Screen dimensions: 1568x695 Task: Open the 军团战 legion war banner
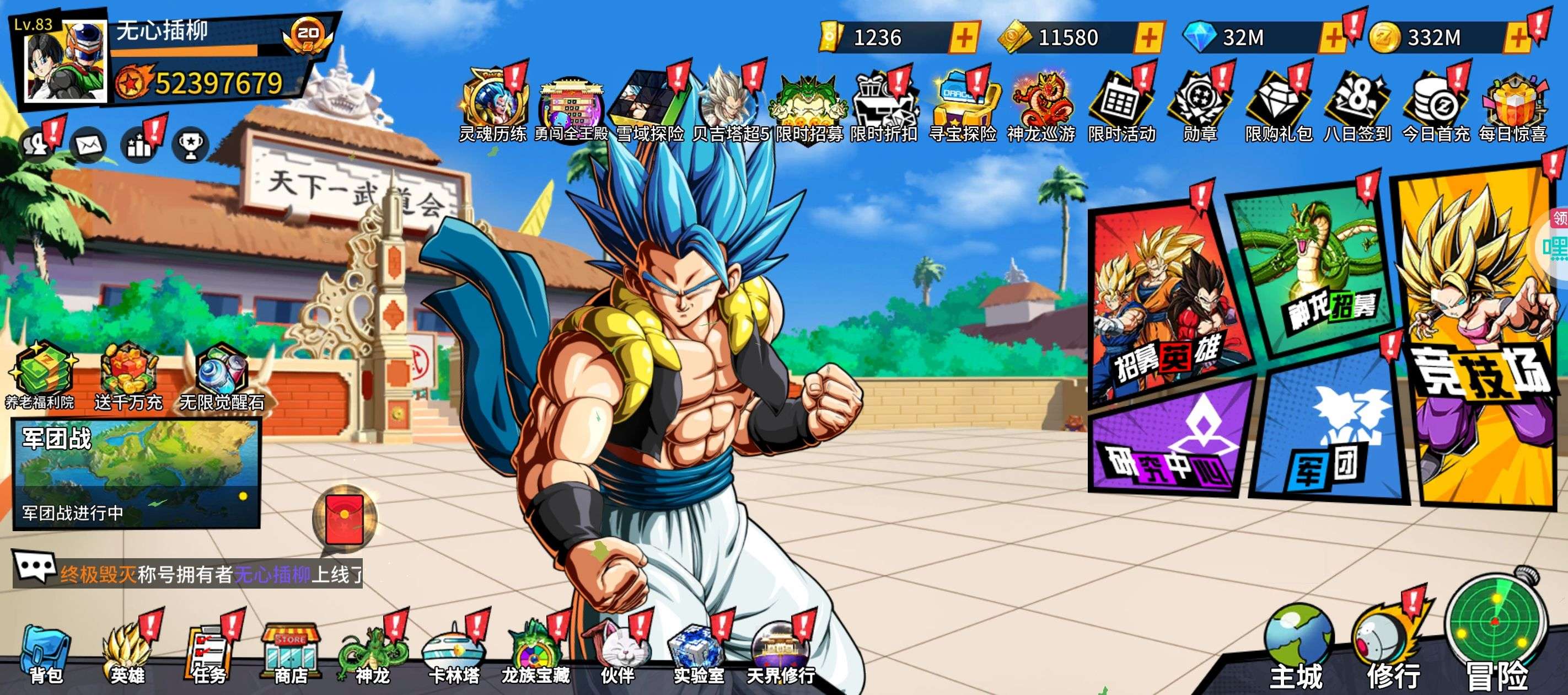(x=136, y=473)
